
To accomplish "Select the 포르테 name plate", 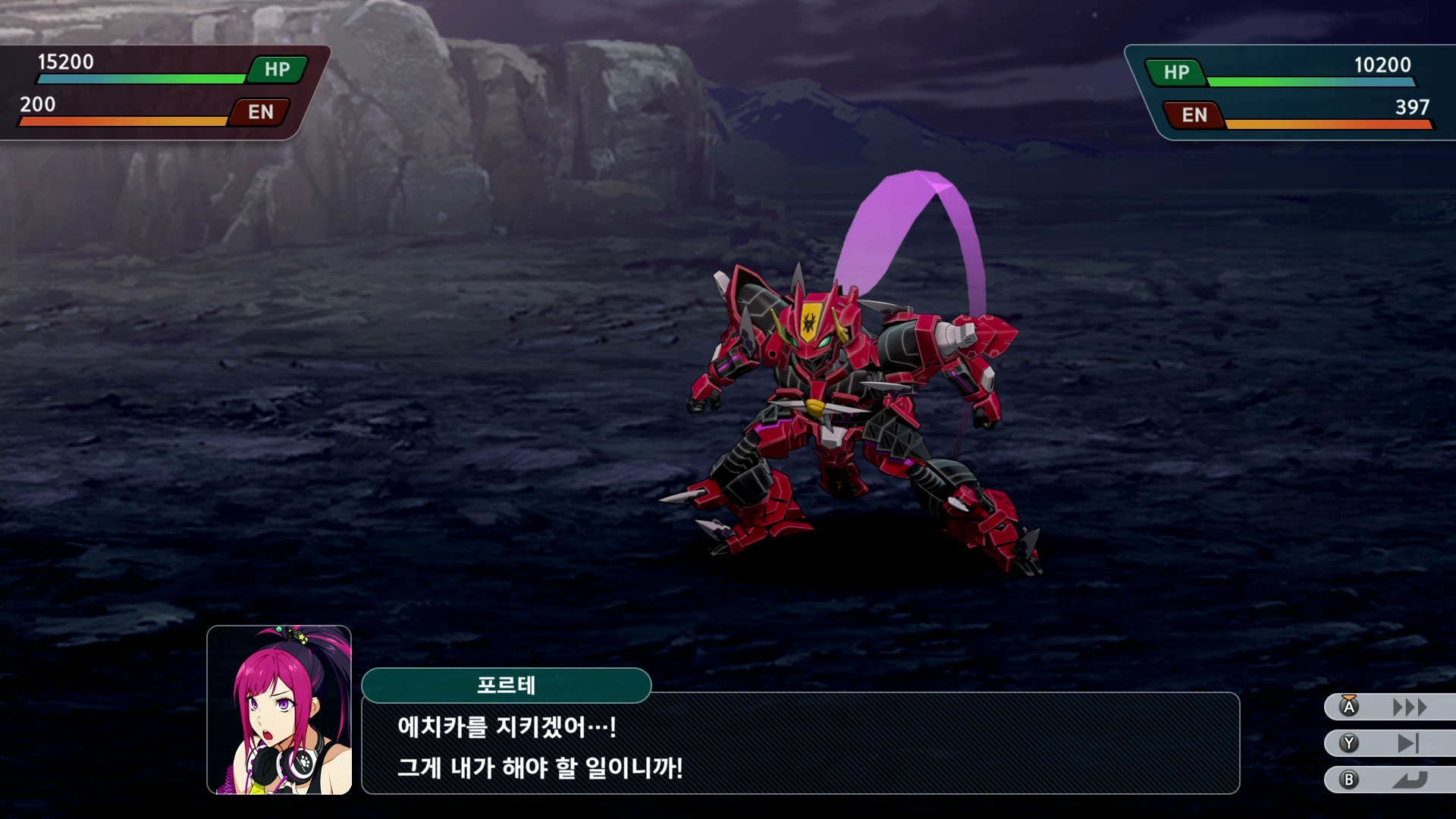I will (x=508, y=686).
